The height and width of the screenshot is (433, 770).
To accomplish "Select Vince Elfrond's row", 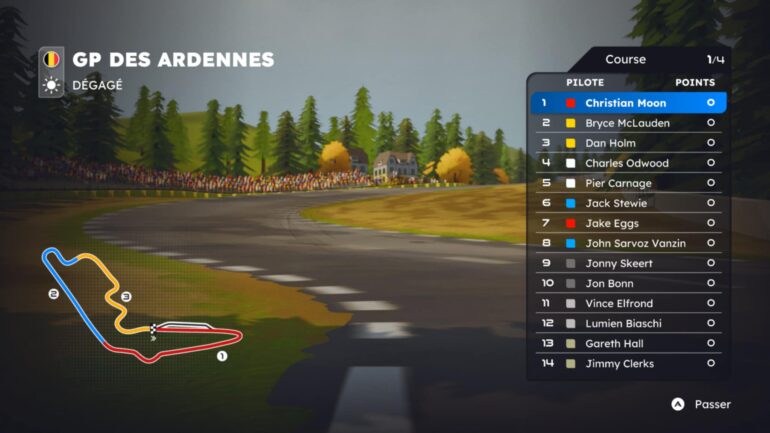I will [628, 303].
